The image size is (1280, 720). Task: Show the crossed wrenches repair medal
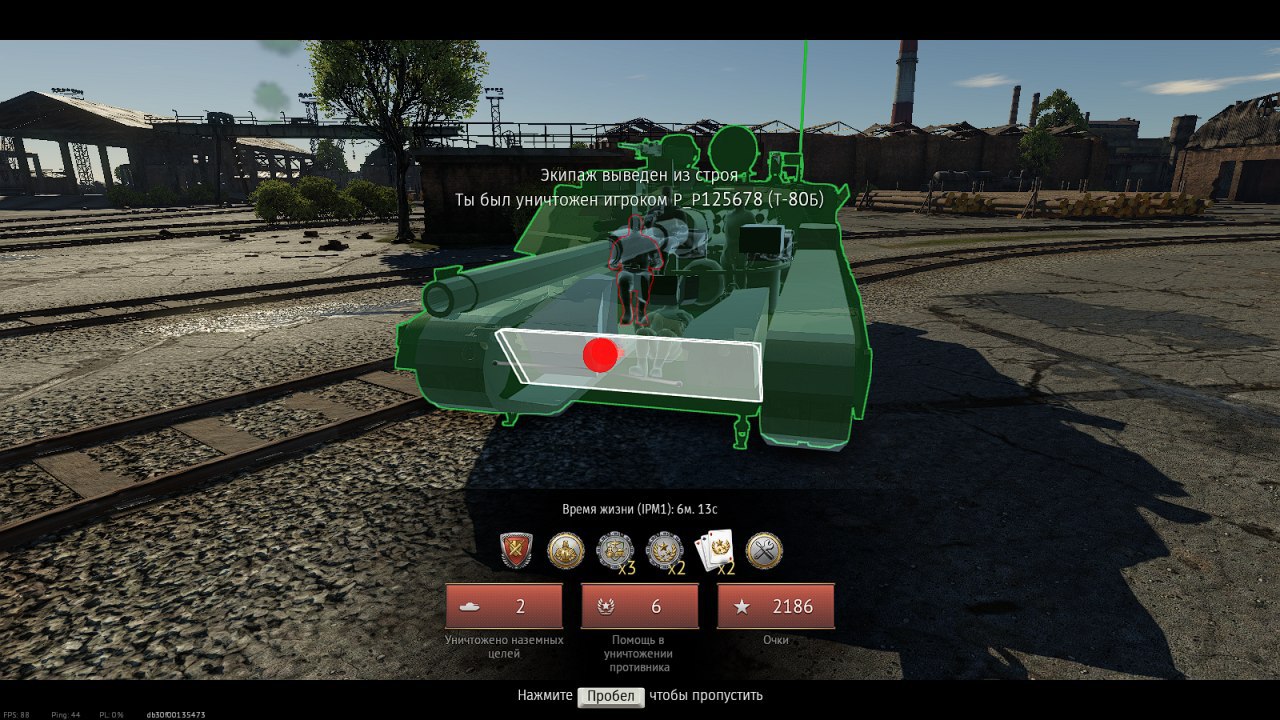pyautogui.click(x=764, y=550)
